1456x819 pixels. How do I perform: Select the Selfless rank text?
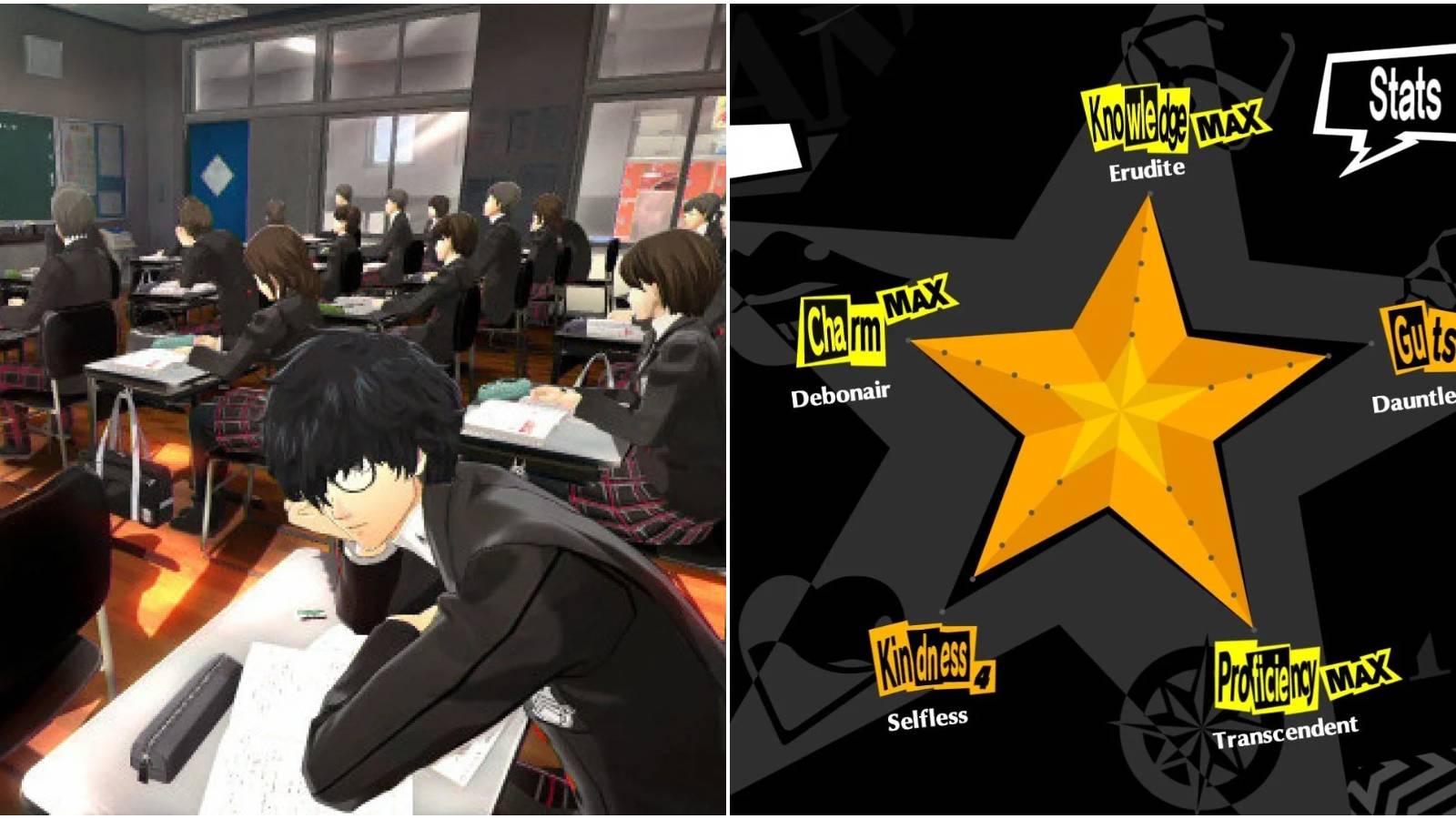927,720
